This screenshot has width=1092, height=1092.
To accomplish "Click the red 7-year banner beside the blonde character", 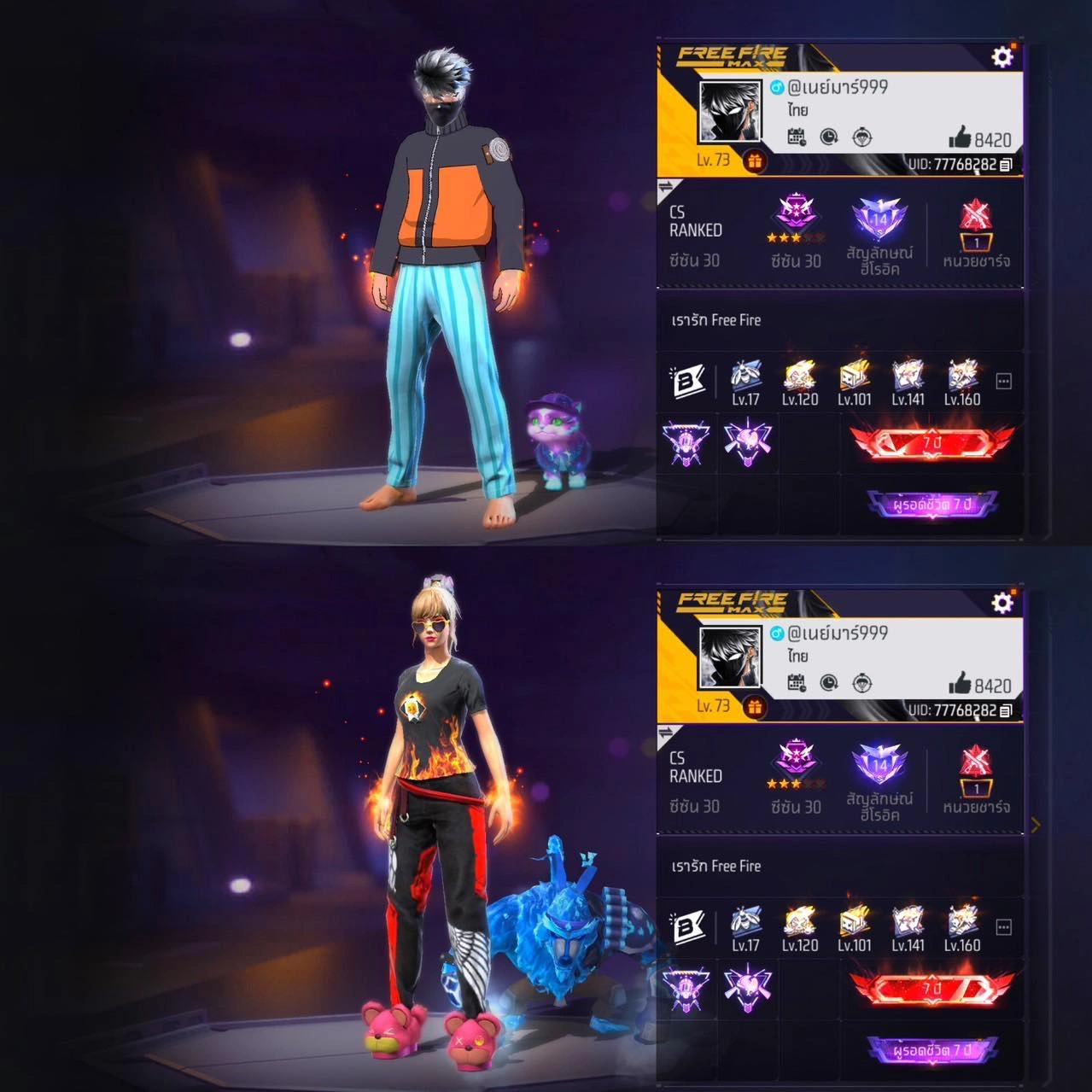I will [931, 989].
